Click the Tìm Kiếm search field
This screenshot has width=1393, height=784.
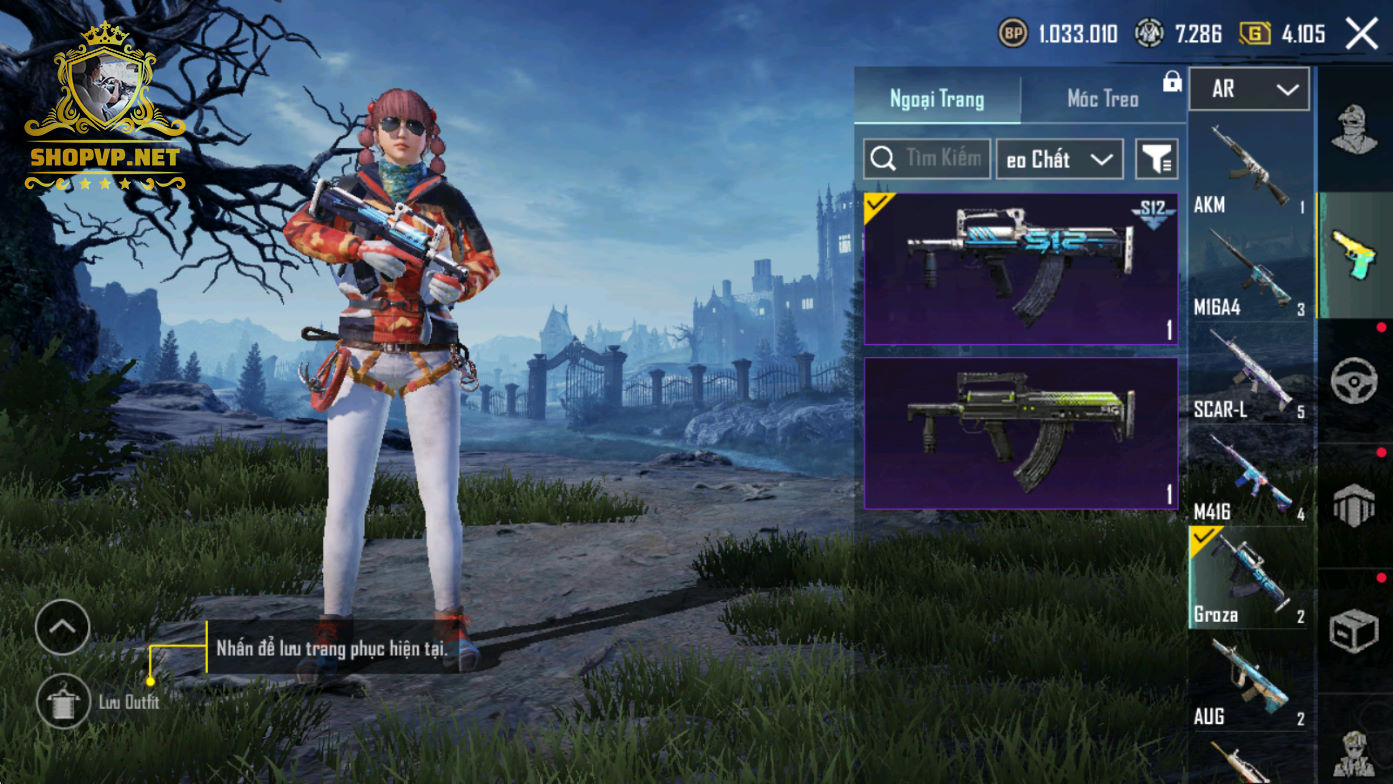927,159
